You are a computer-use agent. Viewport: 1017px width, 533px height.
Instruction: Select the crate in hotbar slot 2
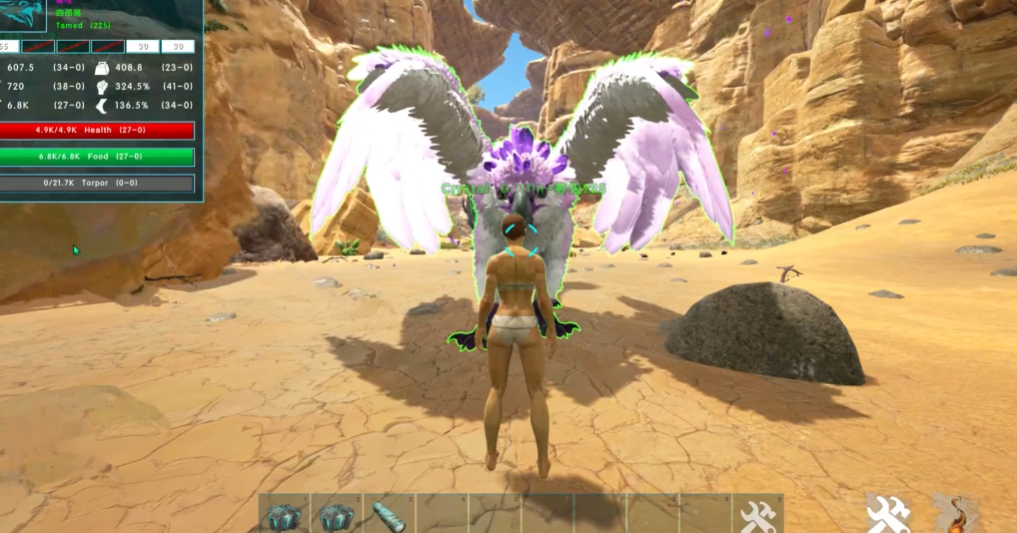(338, 516)
